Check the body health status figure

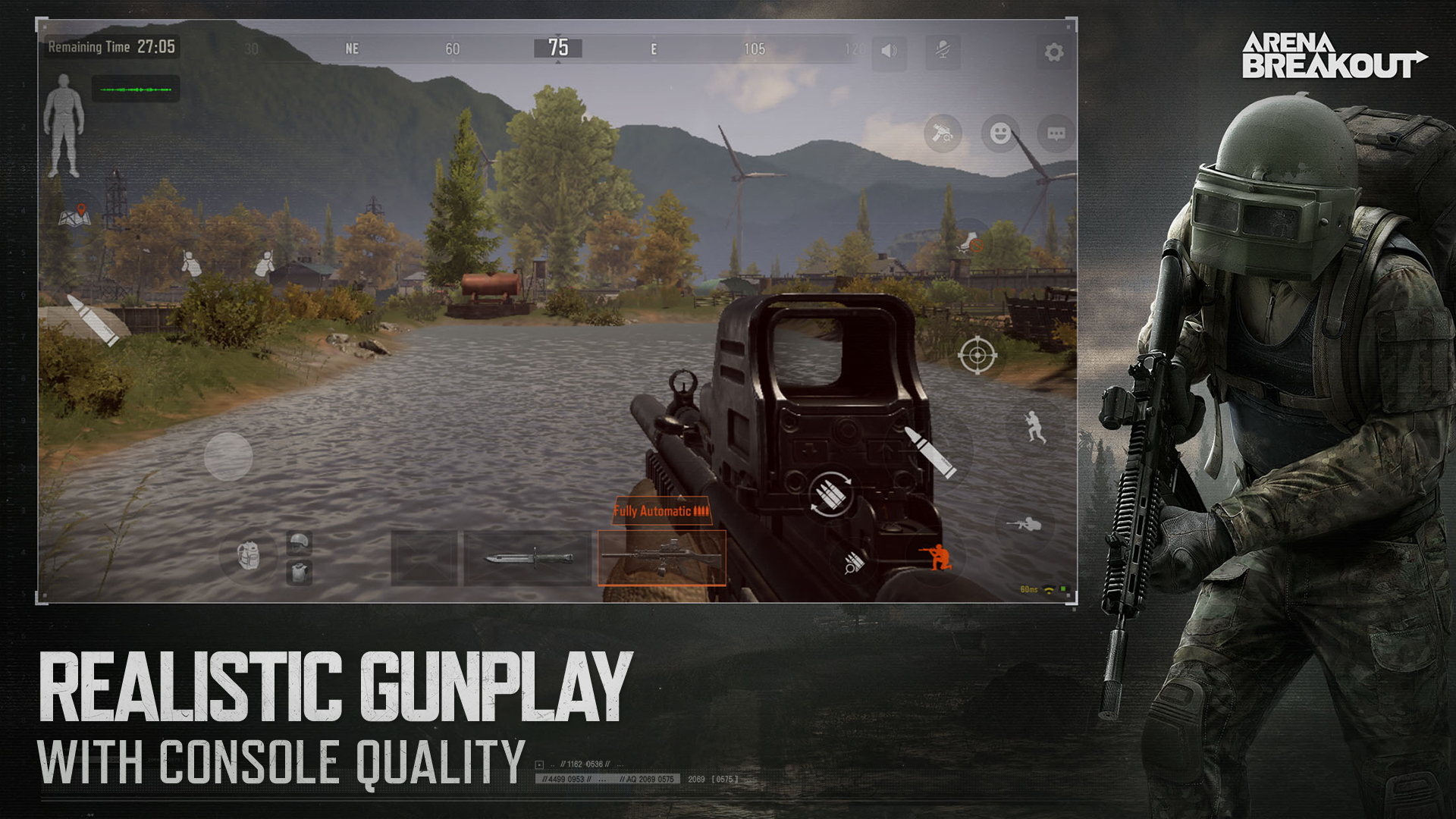pos(64,126)
